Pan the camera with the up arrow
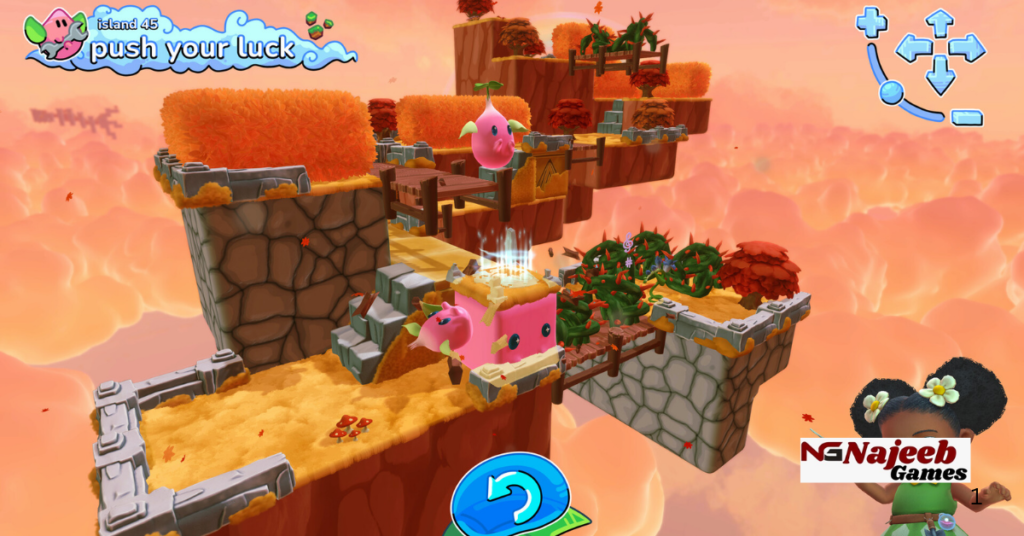Viewport: 1024px width, 536px height. pyautogui.click(x=939, y=21)
